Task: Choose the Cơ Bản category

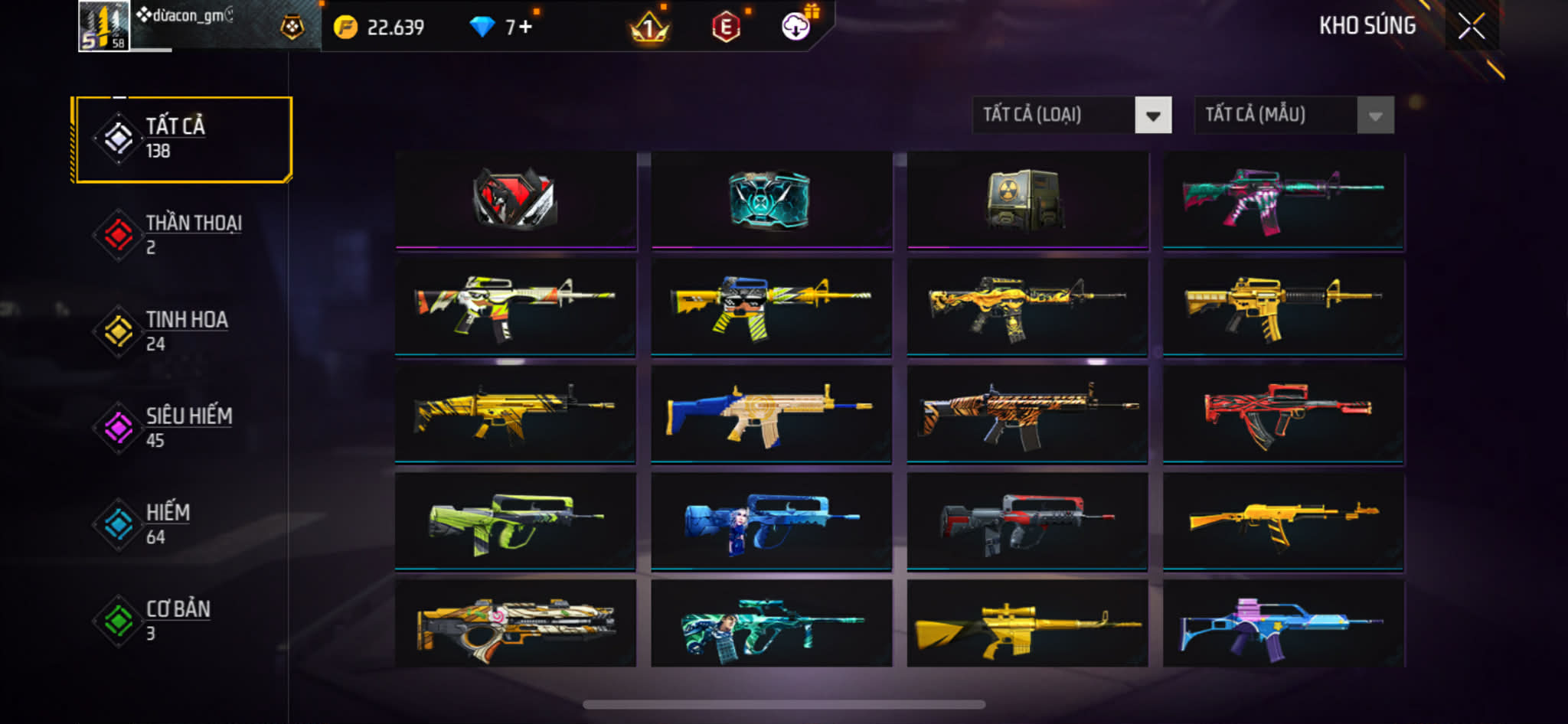Action: click(x=183, y=621)
